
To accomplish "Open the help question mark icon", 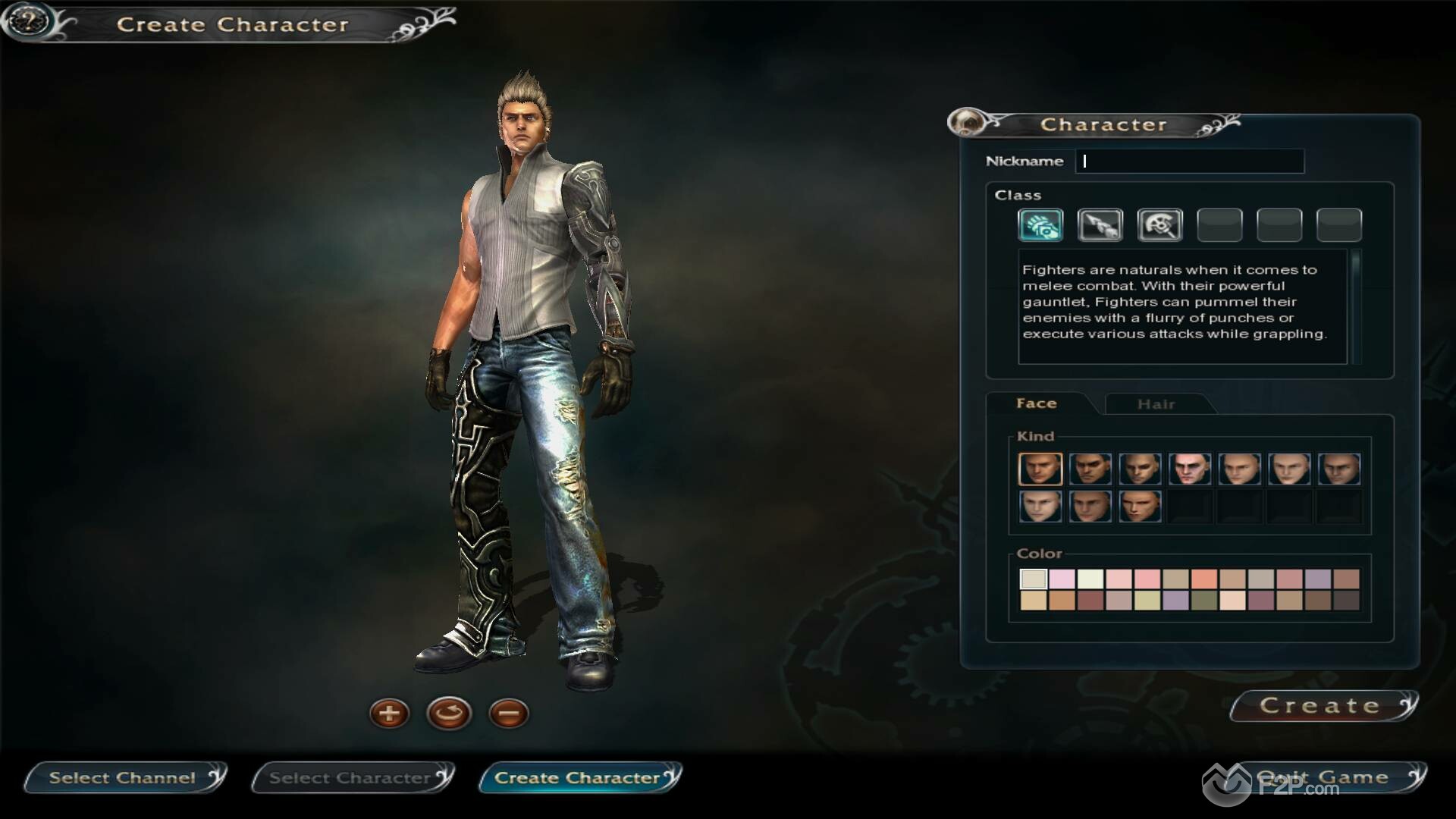I will pyautogui.click(x=28, y=20).
